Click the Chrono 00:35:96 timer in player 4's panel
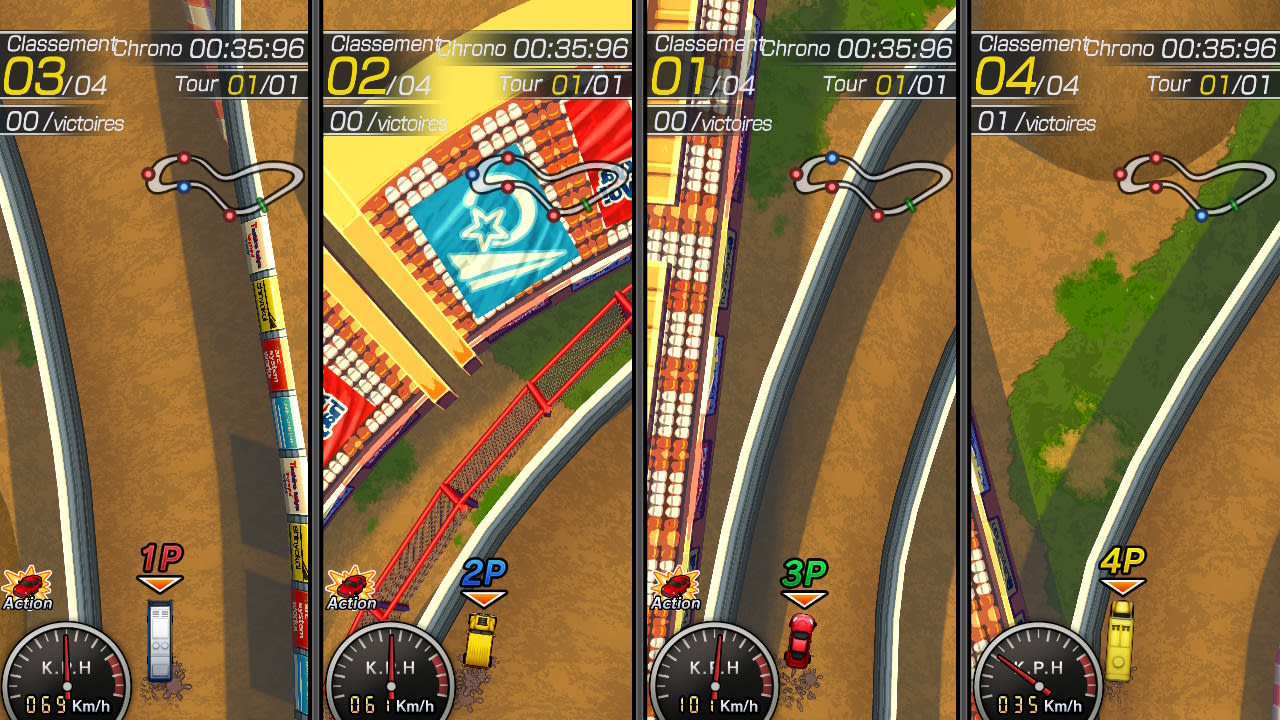The height and width of the screenshot is (720, 1280). [1185, 47]
